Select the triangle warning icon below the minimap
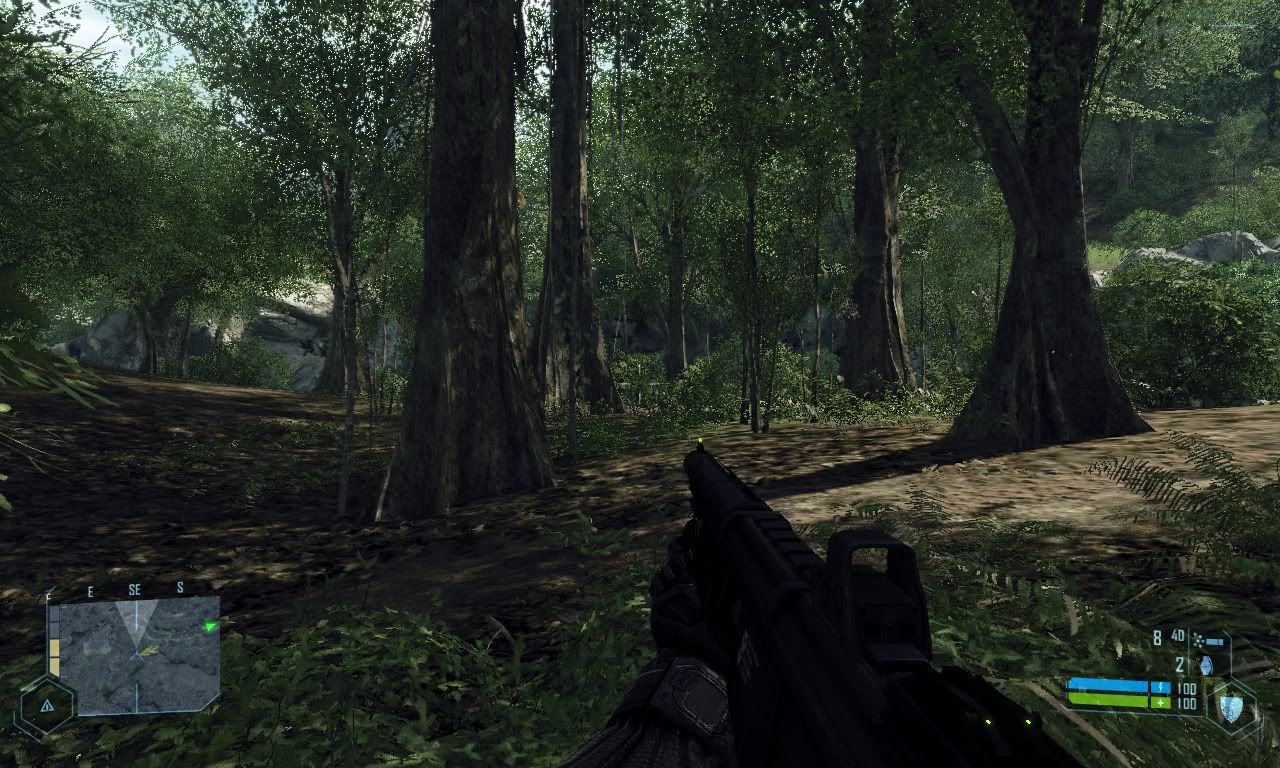The width and height of the screenshot is (1280, 768). coord(47,706)
